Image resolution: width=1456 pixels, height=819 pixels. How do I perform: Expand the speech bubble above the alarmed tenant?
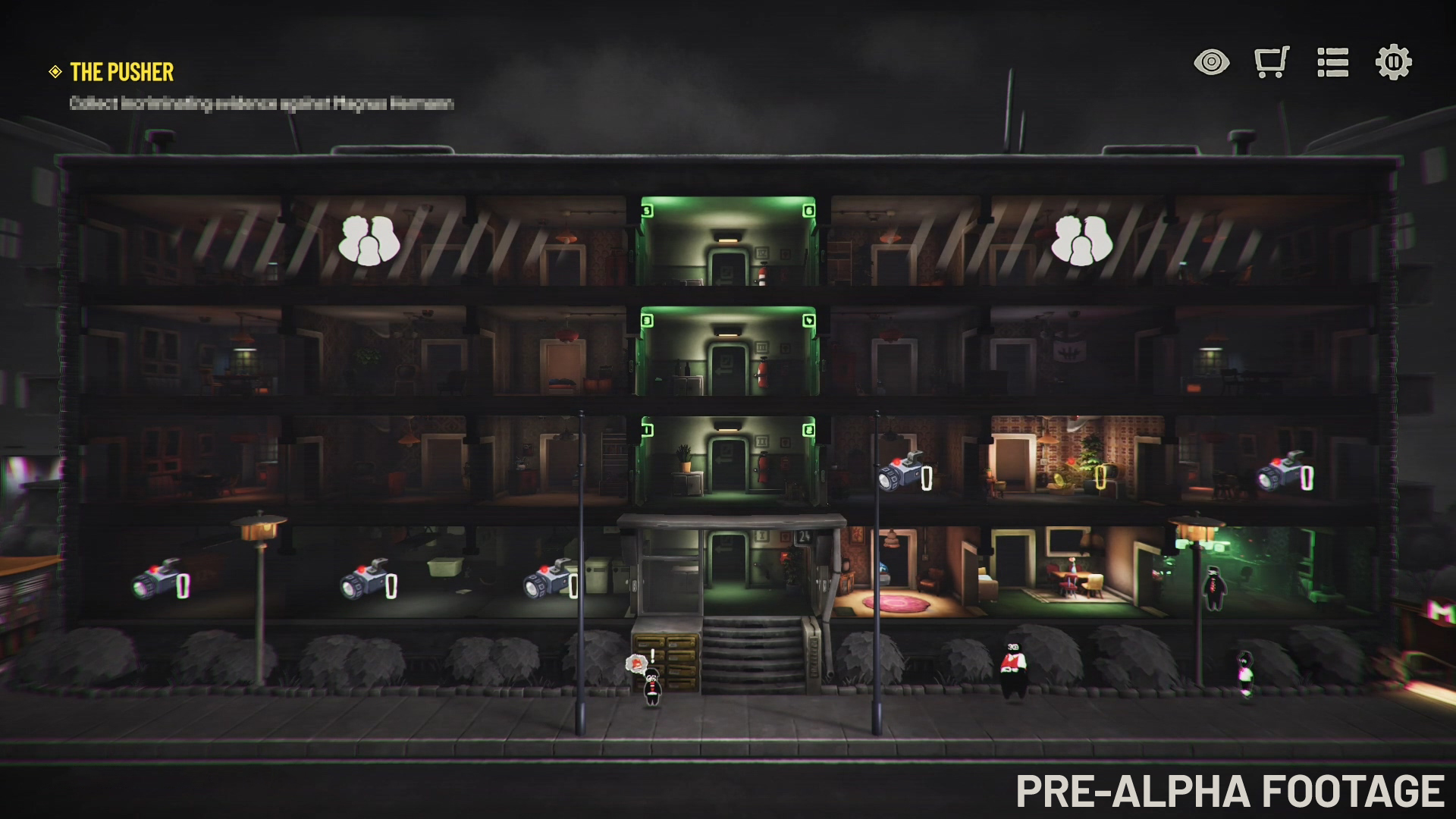point(635,661)
